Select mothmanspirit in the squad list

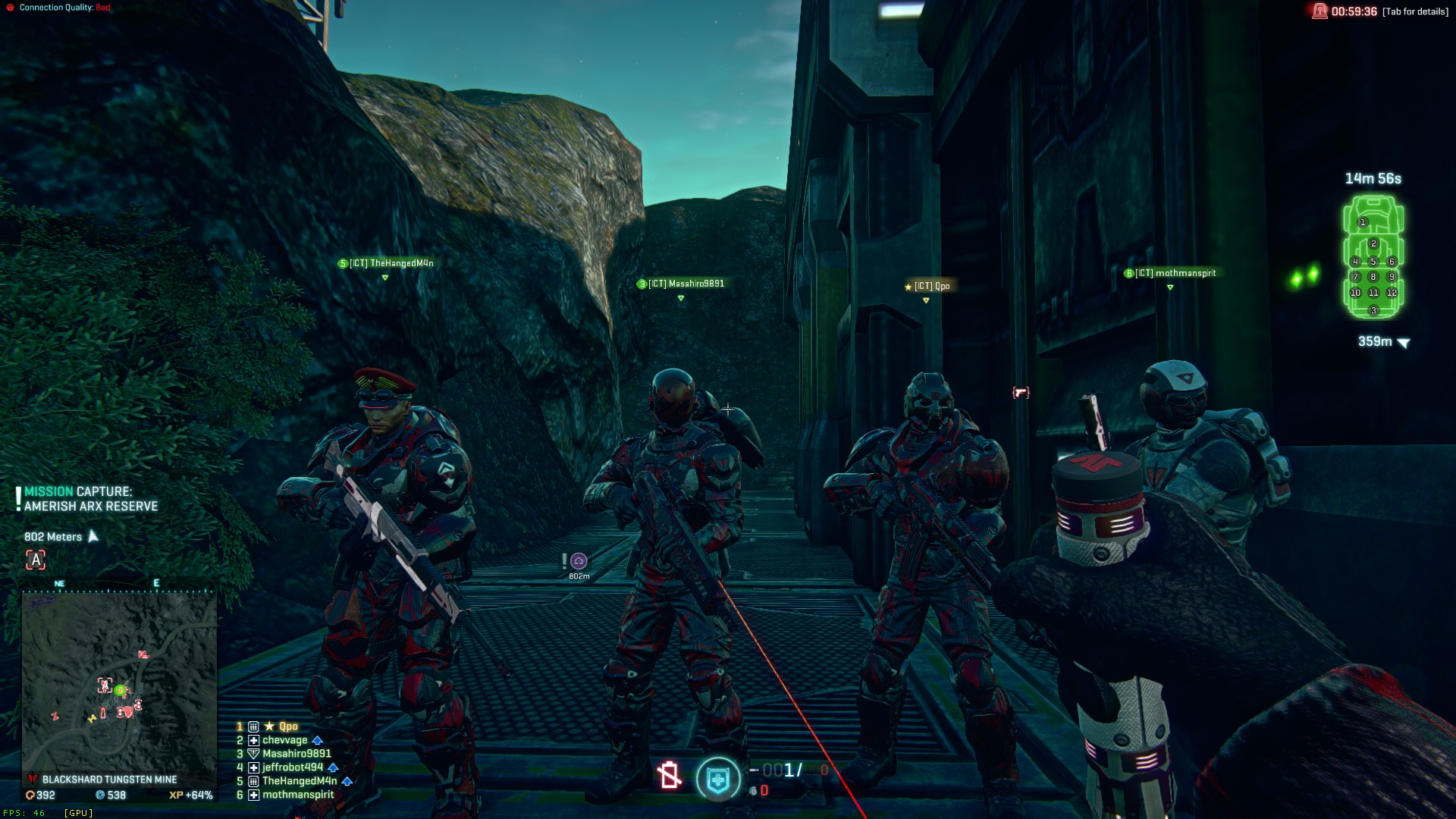tap(298, 795)
